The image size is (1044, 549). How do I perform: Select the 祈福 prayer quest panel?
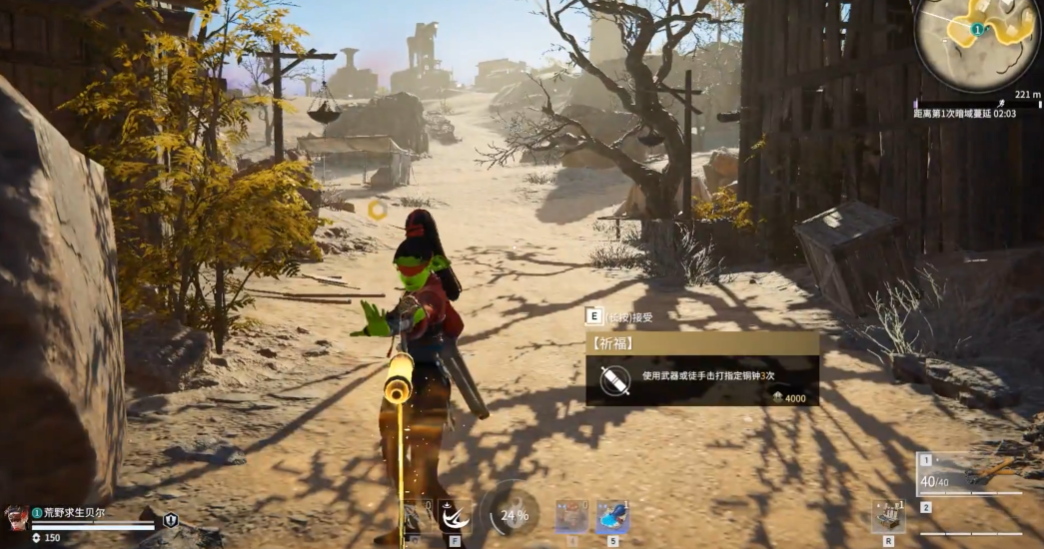coord(702,369)
